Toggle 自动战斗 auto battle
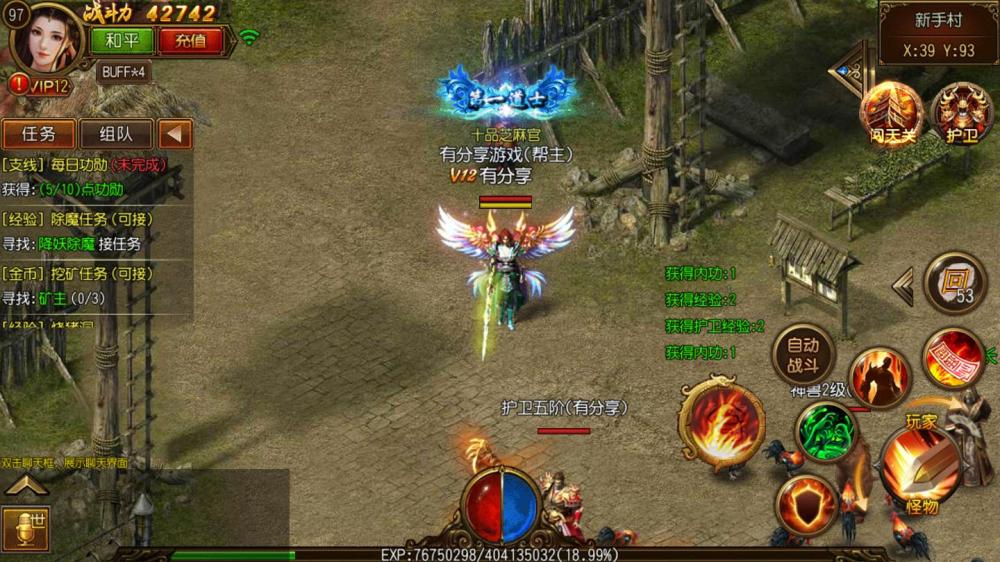 pos(802,354)
